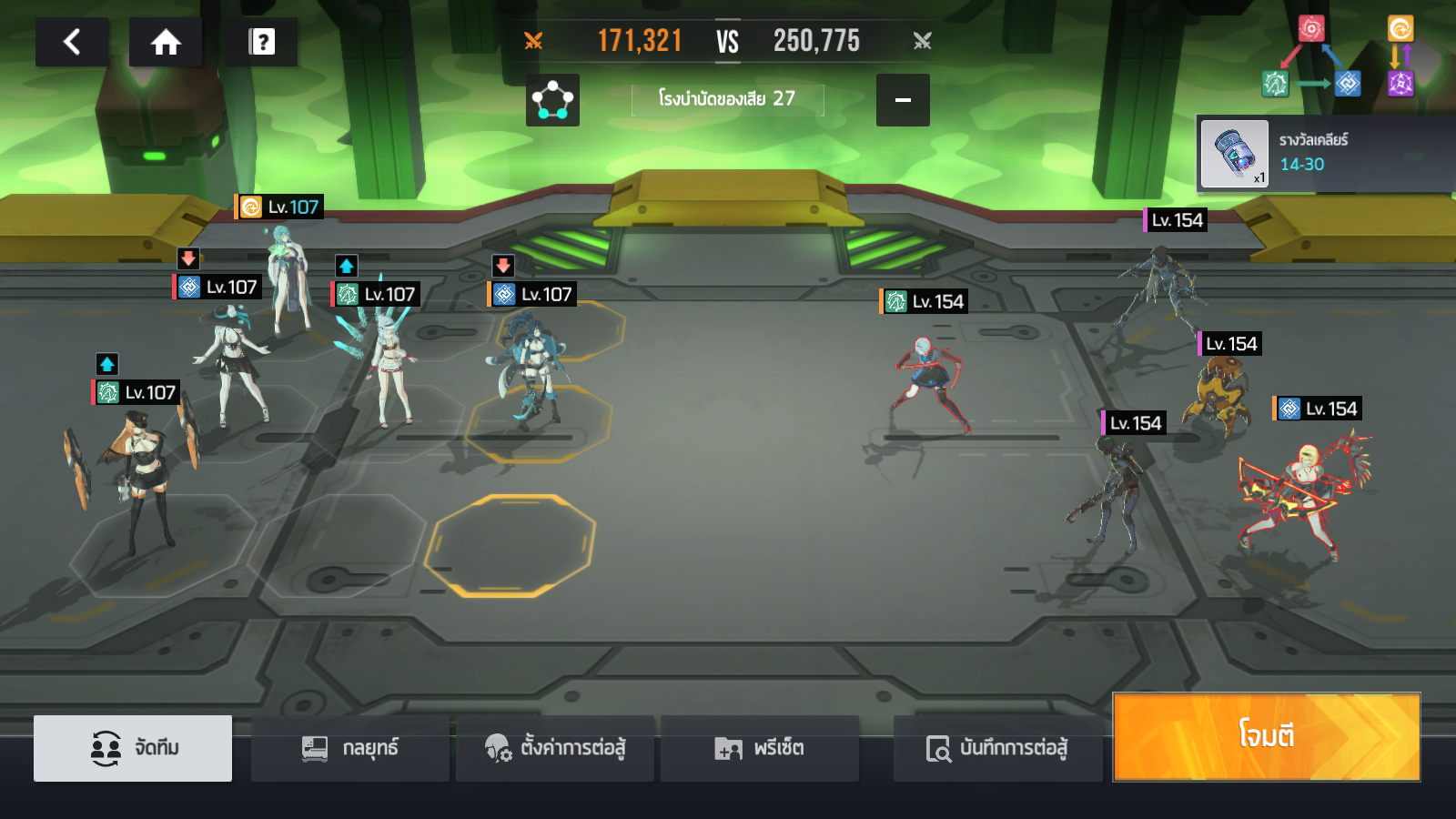Open the question mark help
1456x819 pixels.
coord(261,42)
